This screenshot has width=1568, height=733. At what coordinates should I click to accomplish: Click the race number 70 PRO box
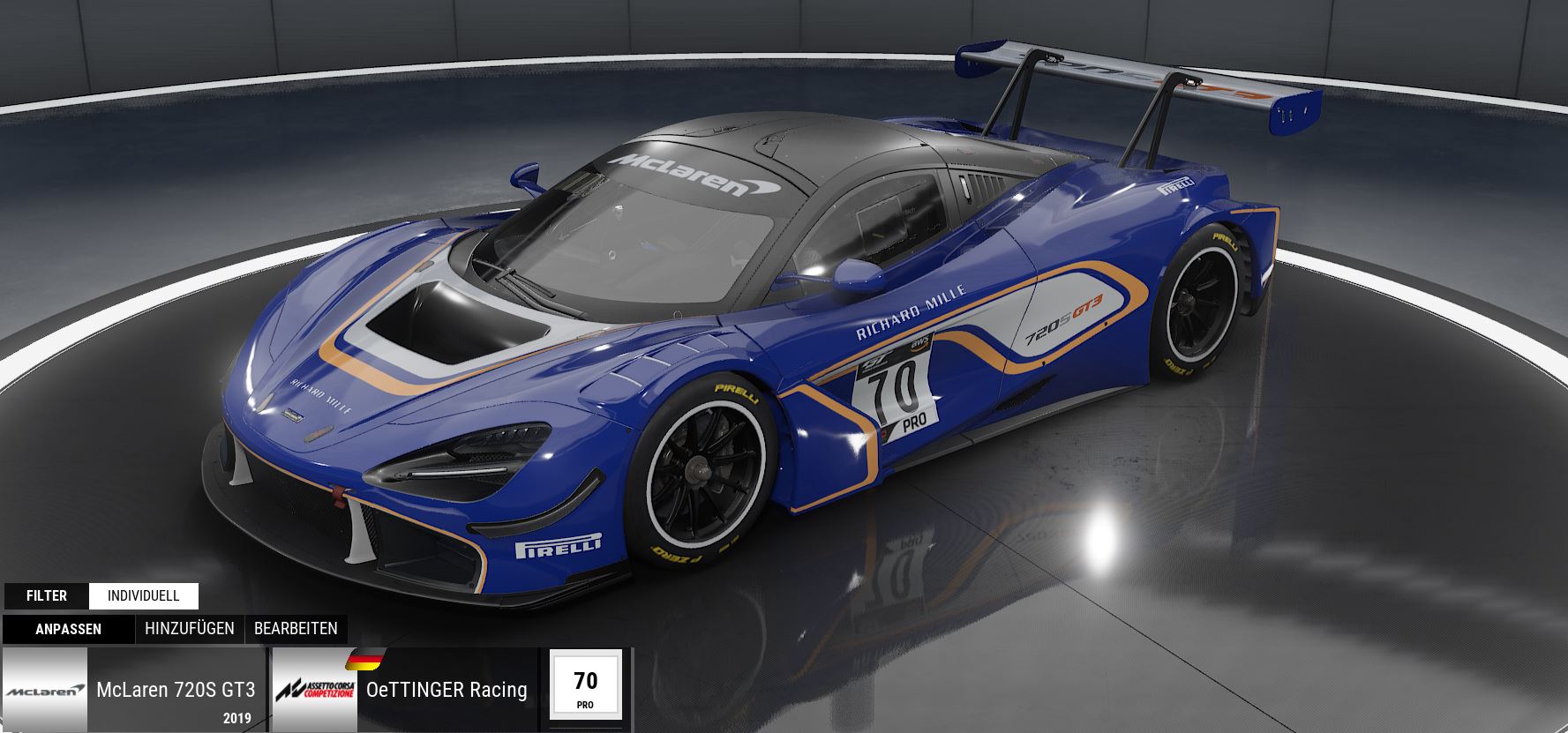tap(585, 685)
